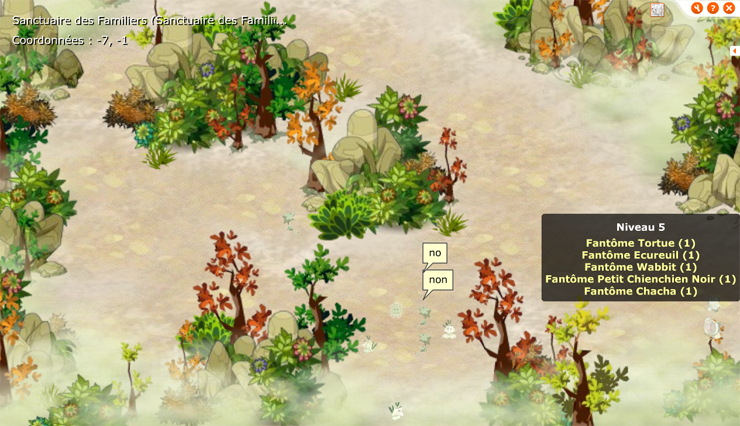Open help with the question mark button
The width and height of the screenshot is (740, 426).
pyautogui.click(x=713, y=8)
